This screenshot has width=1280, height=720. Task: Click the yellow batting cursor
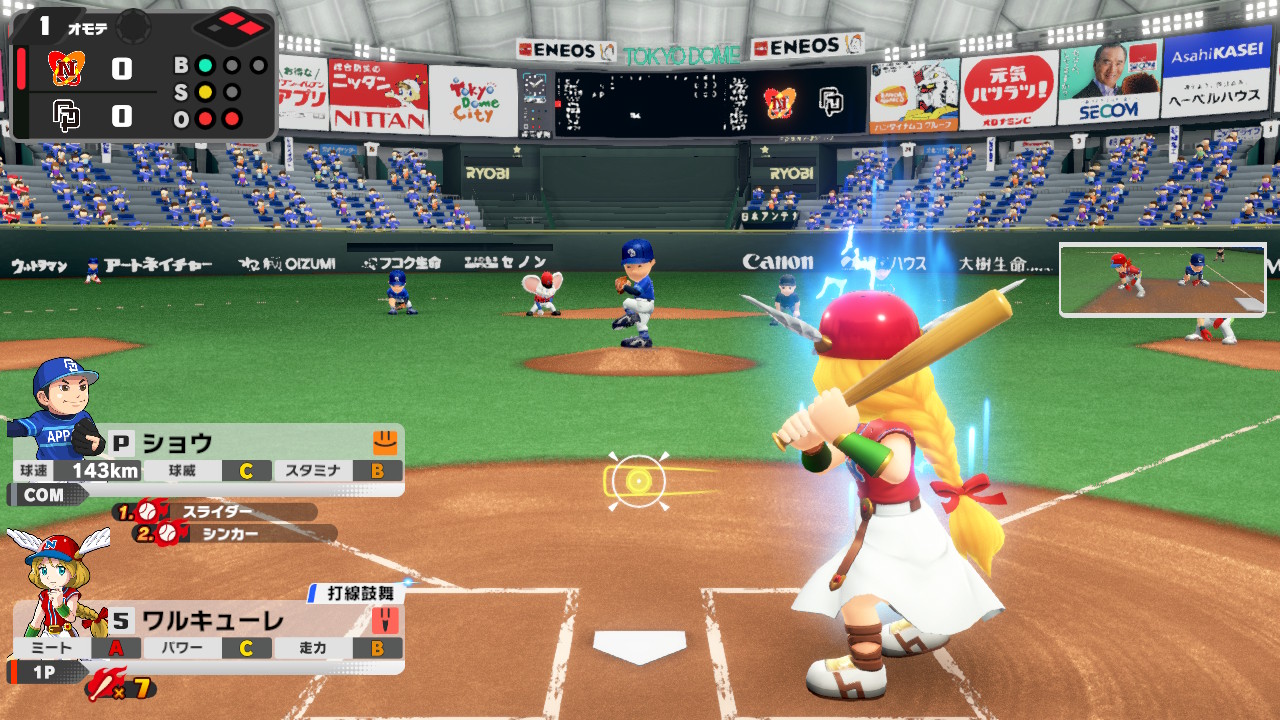638,481
